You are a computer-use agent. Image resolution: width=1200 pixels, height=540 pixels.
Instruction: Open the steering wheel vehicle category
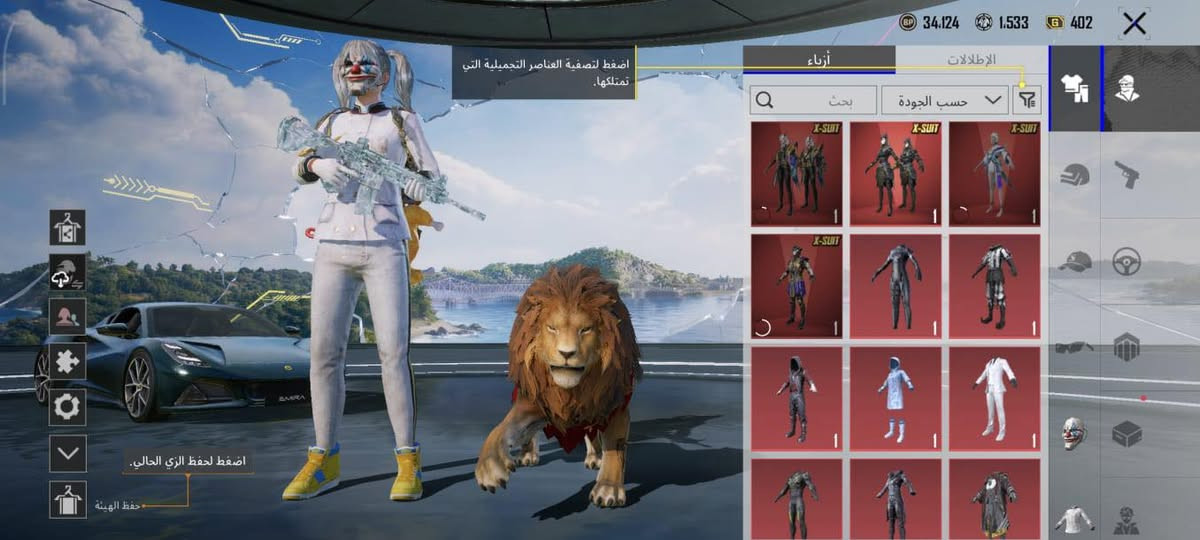point(1127,262)
